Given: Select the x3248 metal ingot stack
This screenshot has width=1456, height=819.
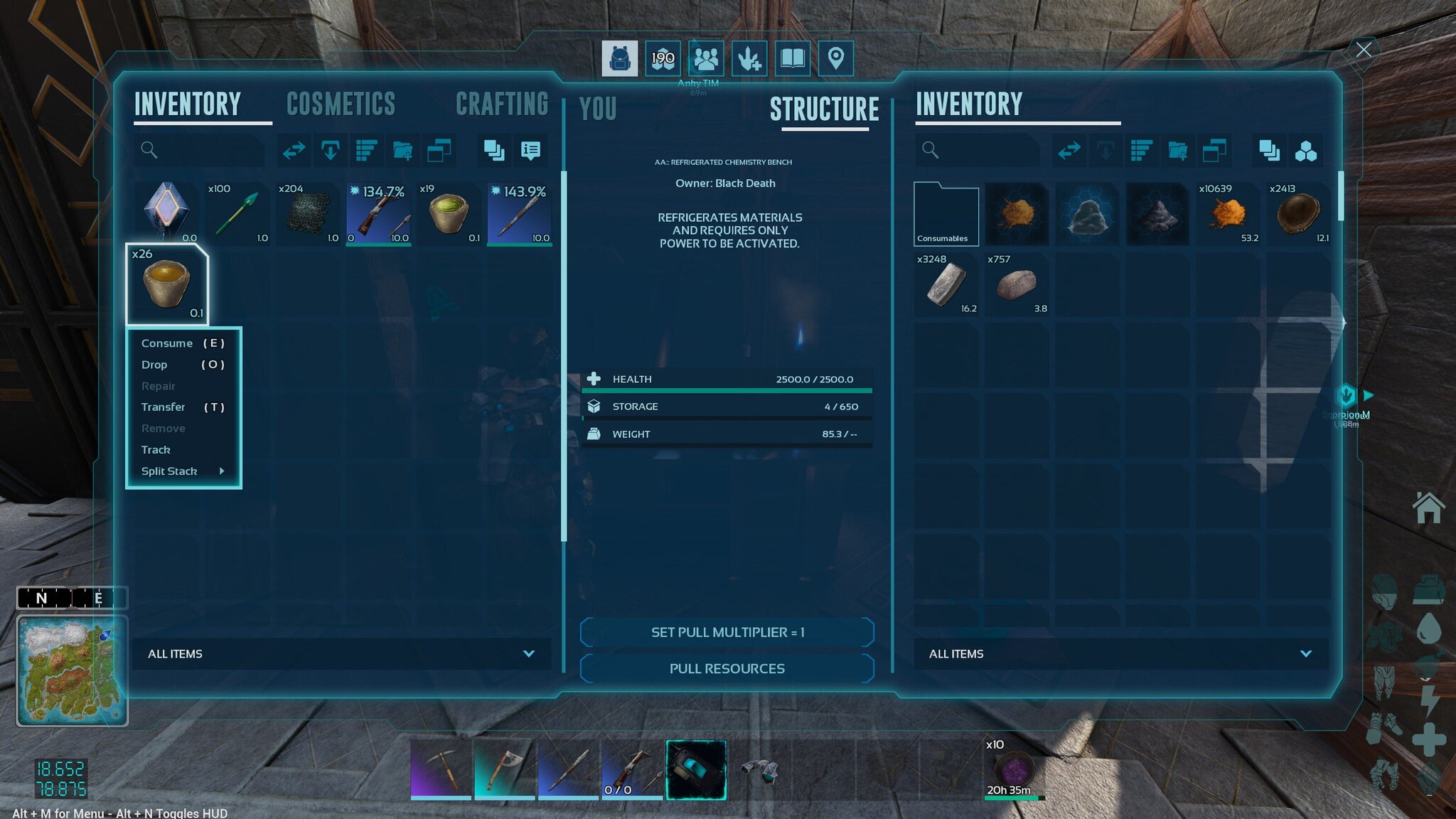Looking at the screenshot, I should [946, 284].
